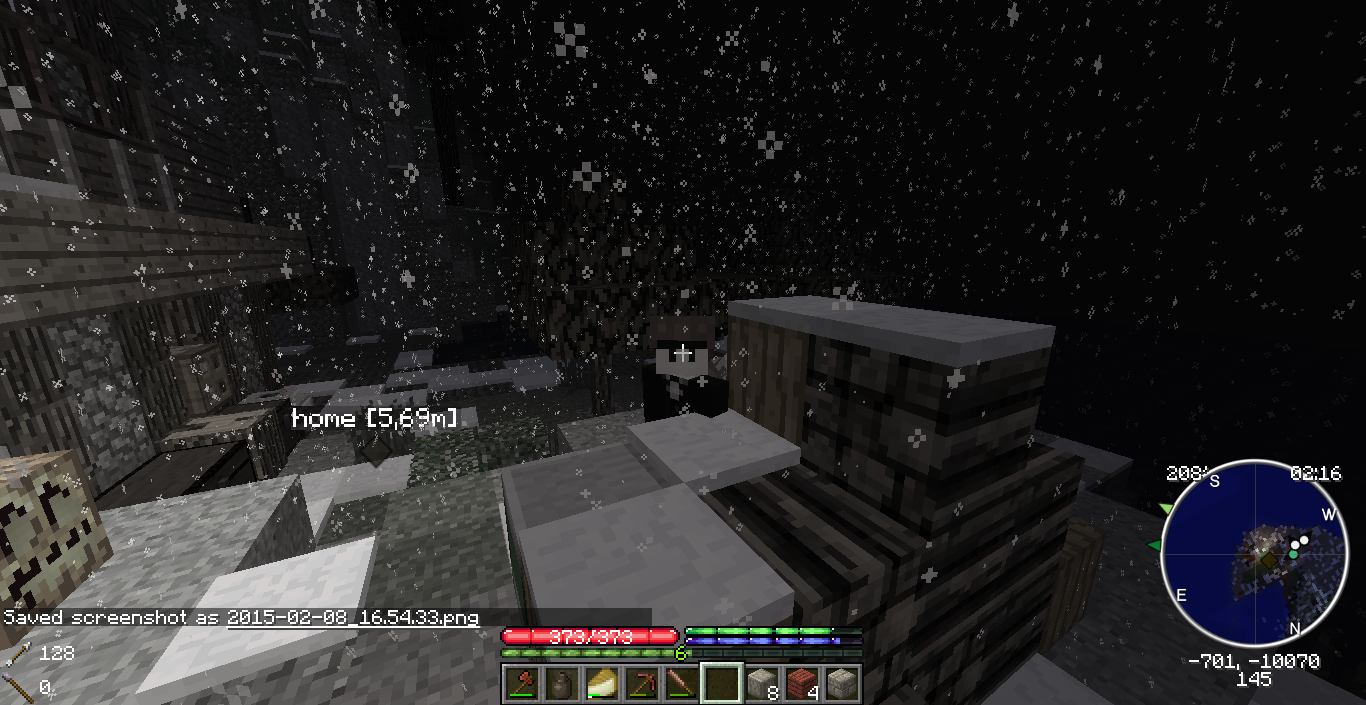
Task: Click the circular minimap
Action: coord(1253,553)
